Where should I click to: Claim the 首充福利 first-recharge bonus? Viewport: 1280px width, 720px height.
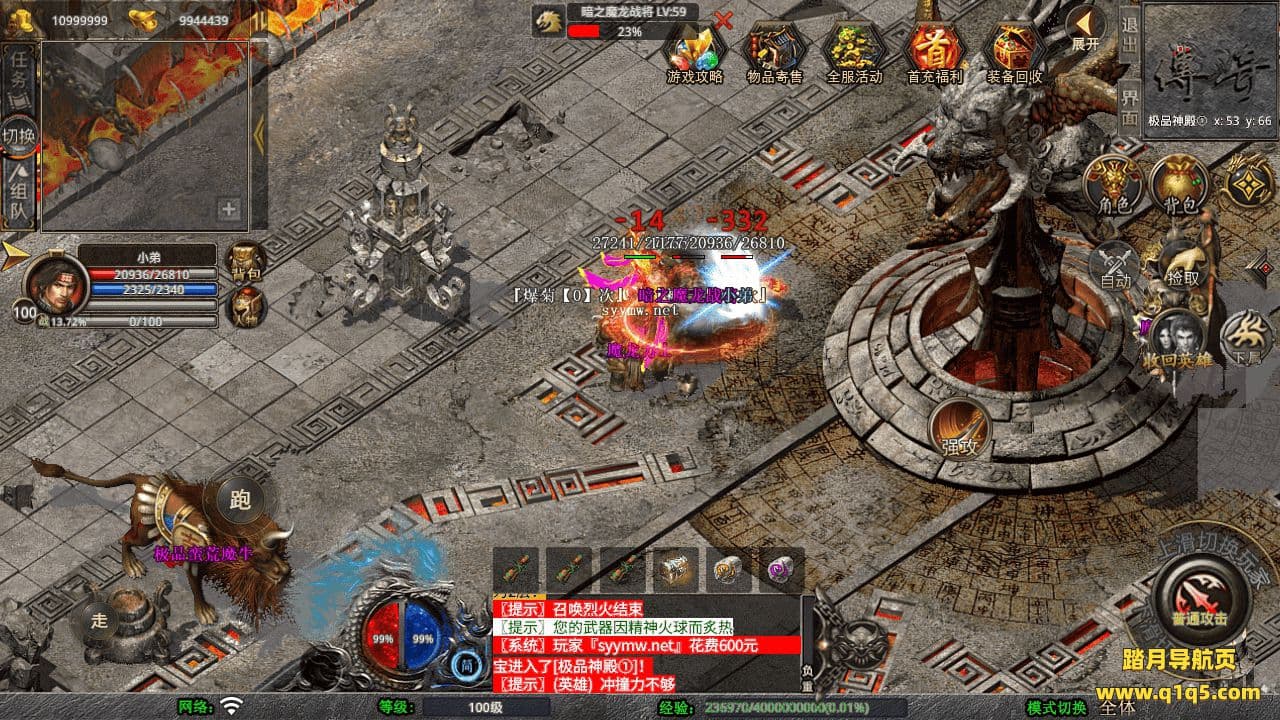point(934,50)
